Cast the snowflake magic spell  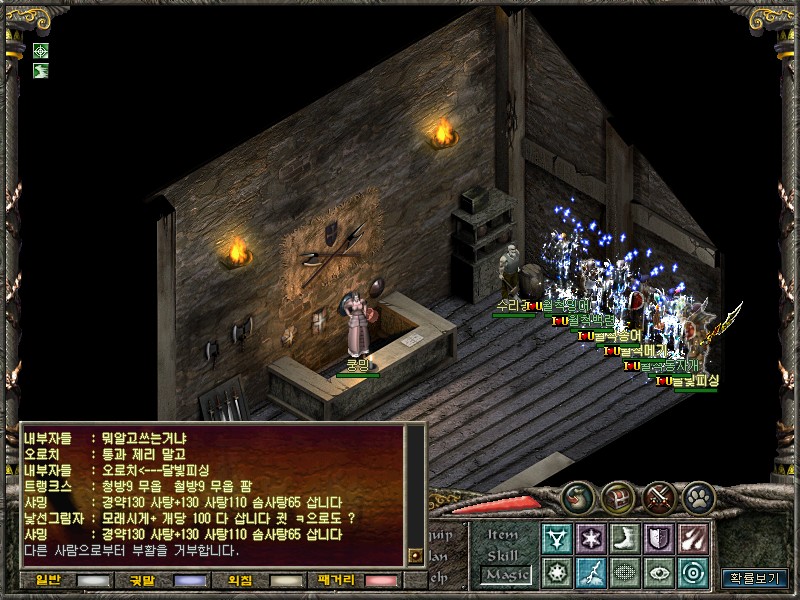coord(590,538)
